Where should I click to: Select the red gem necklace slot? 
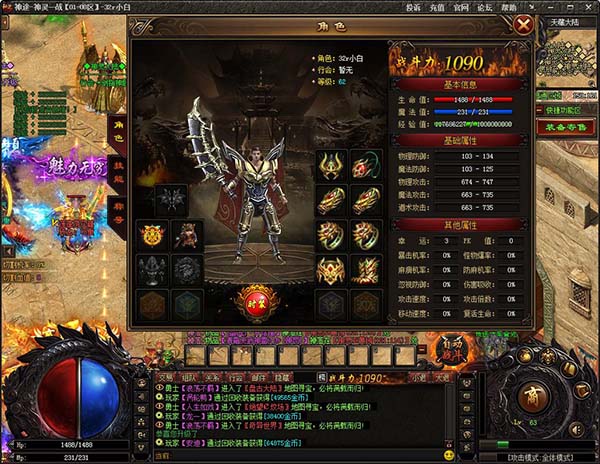pos(365,165)
